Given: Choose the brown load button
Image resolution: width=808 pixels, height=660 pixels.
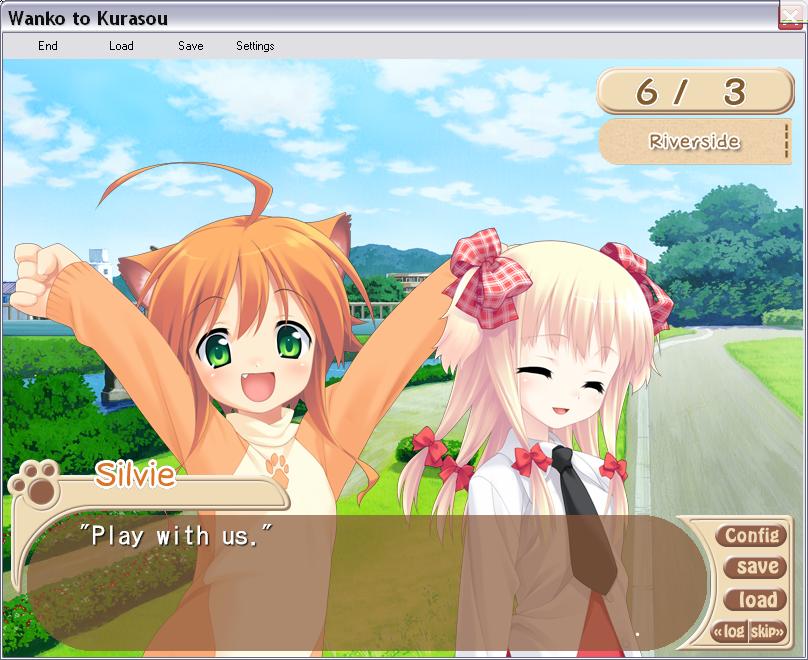Looking at the screenshot, I should (x=756, y=600).
